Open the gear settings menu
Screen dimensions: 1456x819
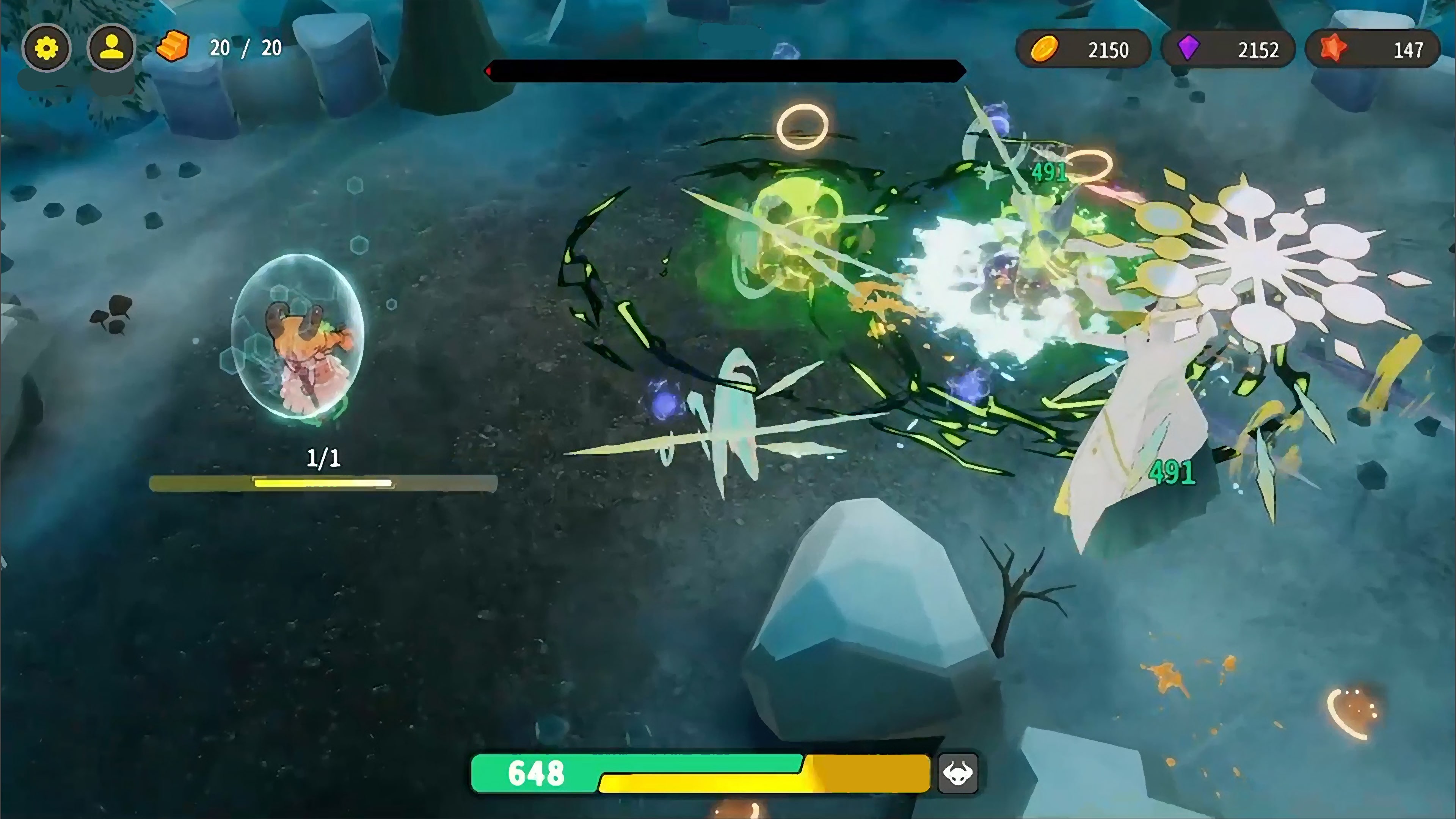[46, 49]
